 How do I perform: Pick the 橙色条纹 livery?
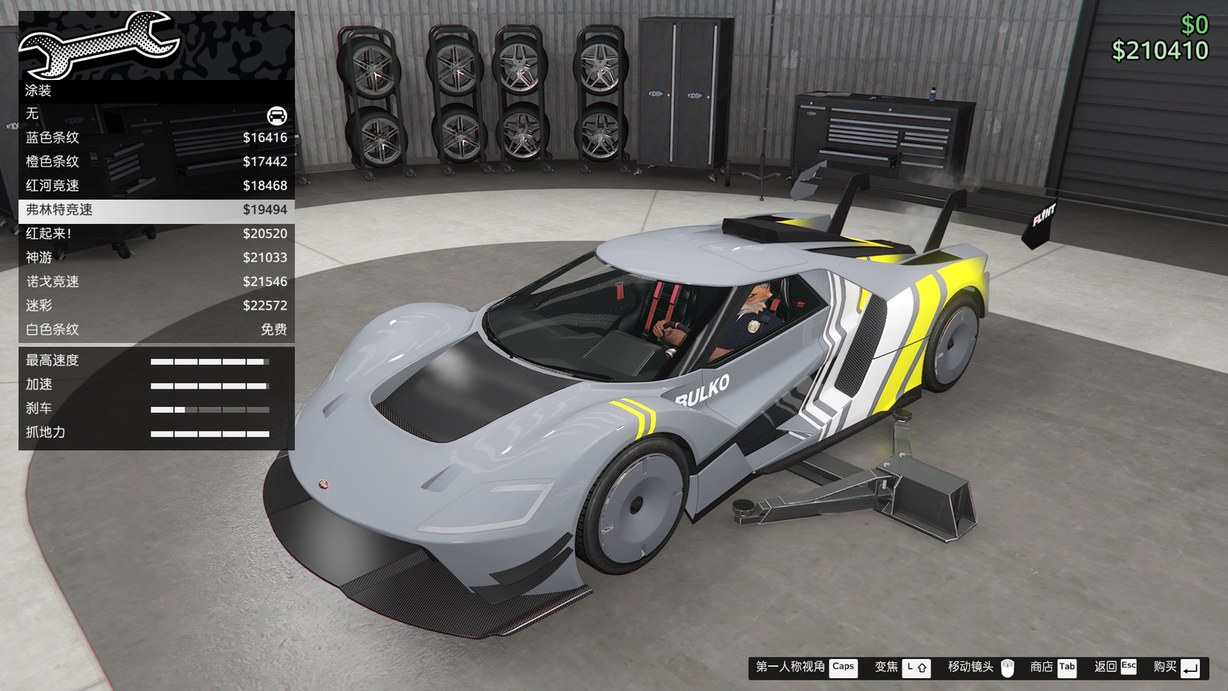point(156,162)
